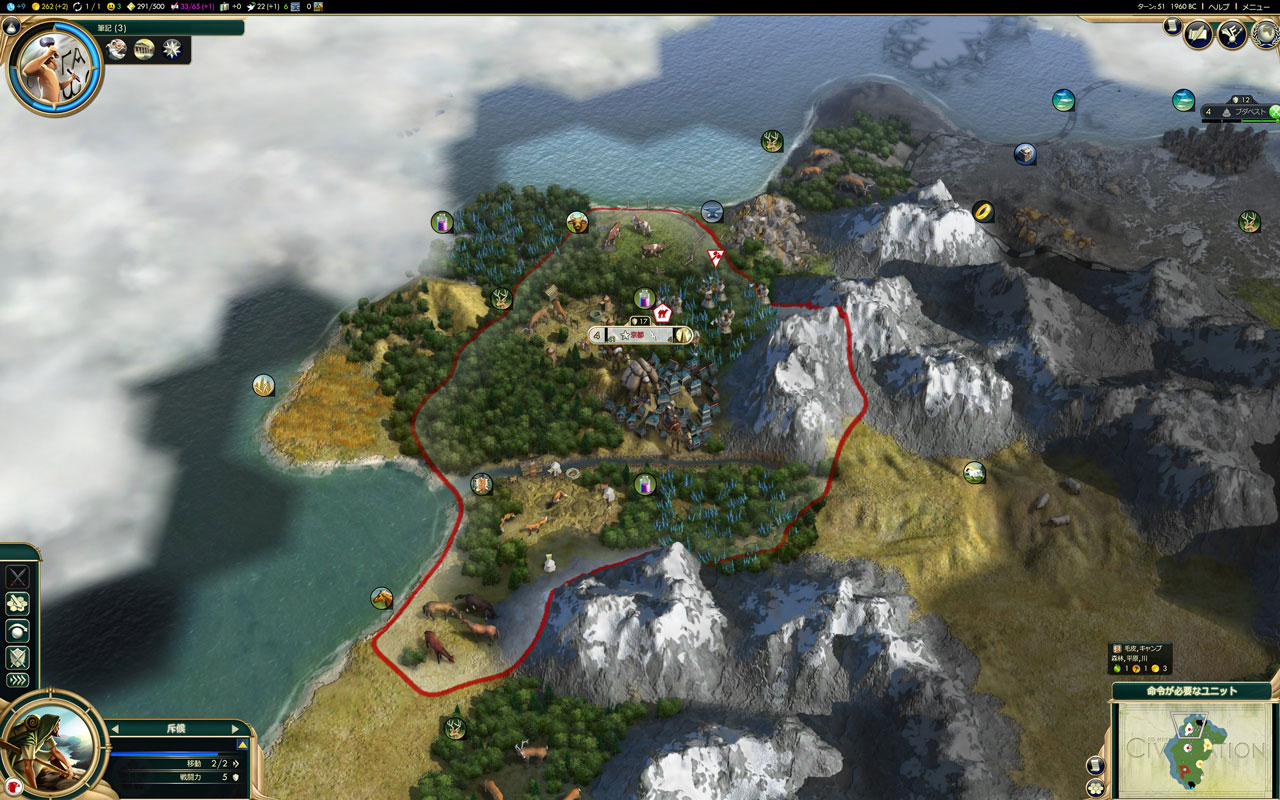Open ヘルプ from the top bar
This screenshot has width=1280, height=800.
(x=1218, y=6)
